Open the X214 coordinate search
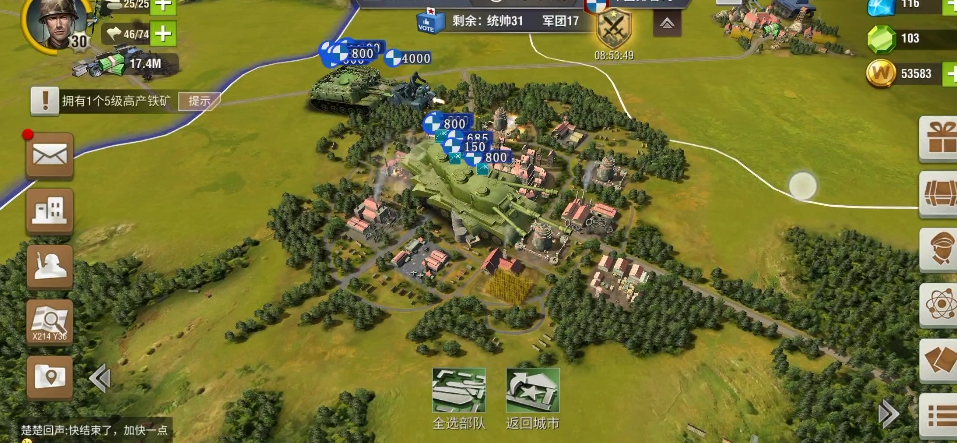The width and height of the screenshot is (957, 443). 49,321
